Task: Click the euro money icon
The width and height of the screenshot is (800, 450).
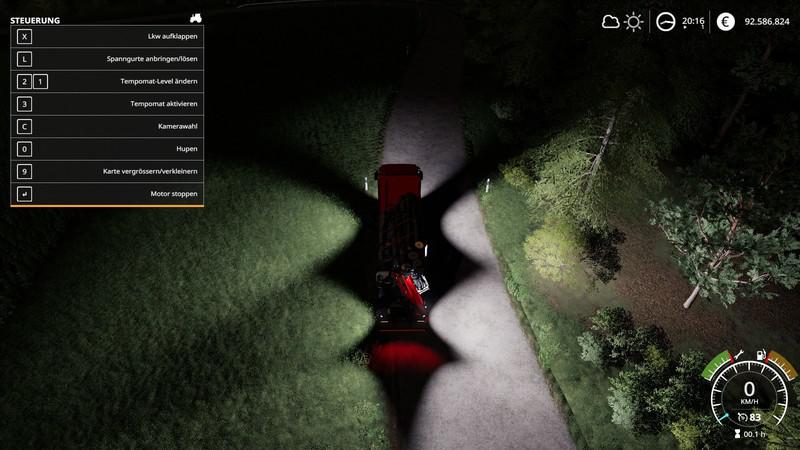Action: pos(725,21)
